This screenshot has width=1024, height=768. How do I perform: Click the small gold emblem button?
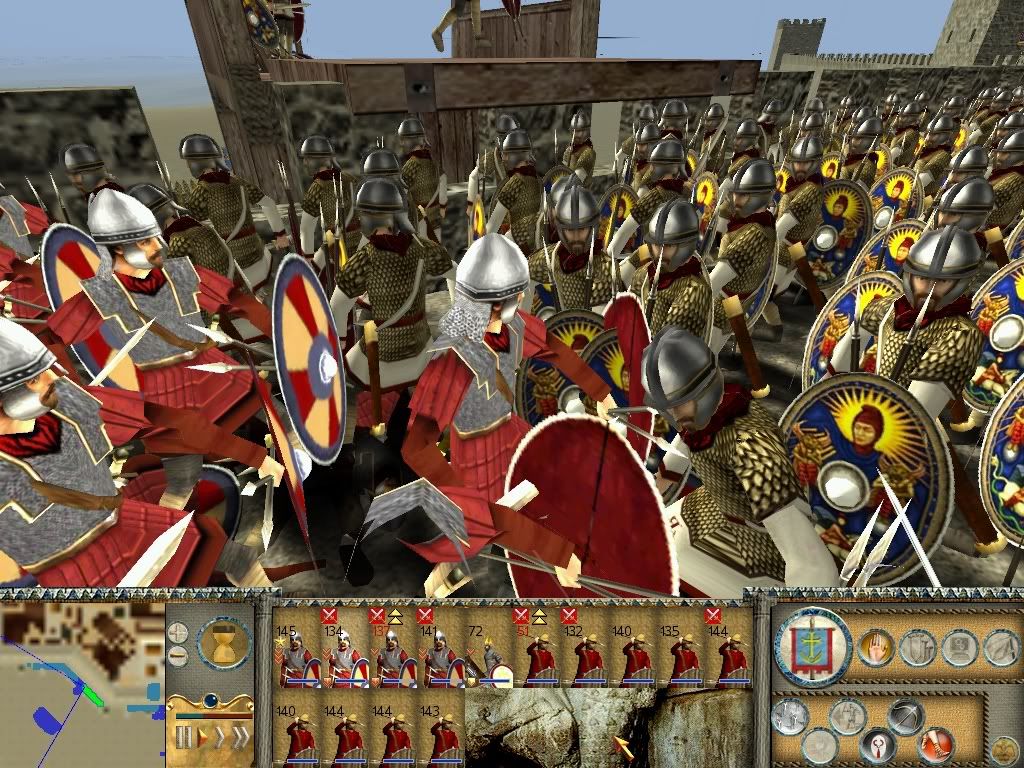pos(1003,749)
